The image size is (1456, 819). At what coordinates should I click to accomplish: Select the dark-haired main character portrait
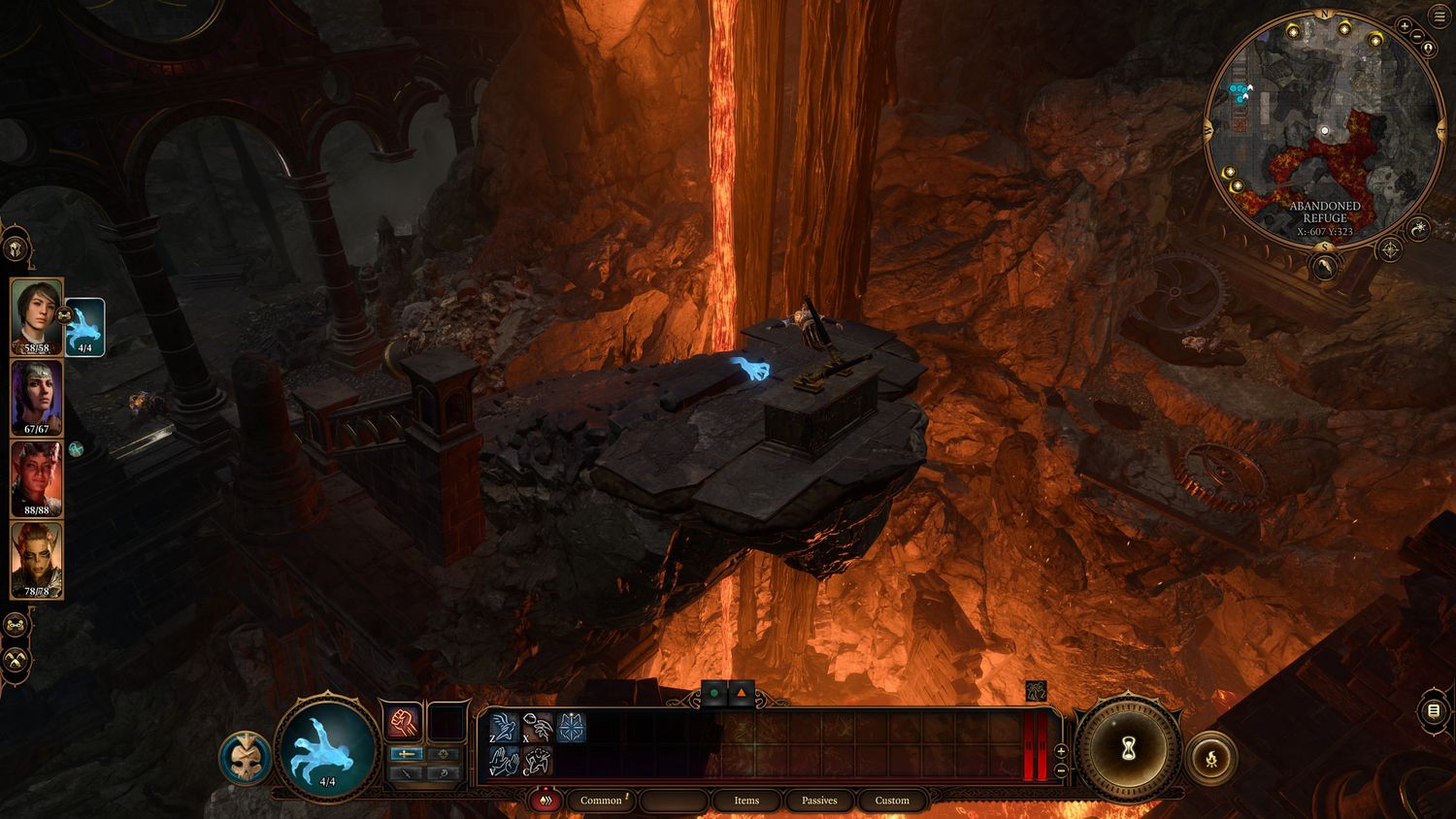coord(37,316)
